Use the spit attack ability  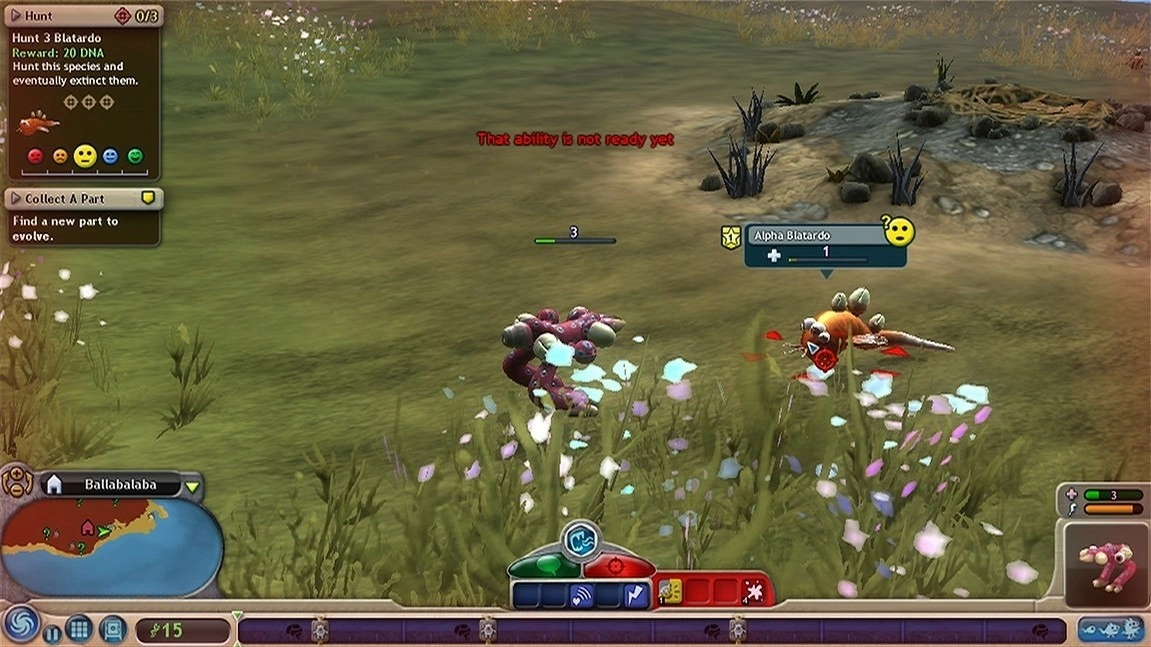752,594
